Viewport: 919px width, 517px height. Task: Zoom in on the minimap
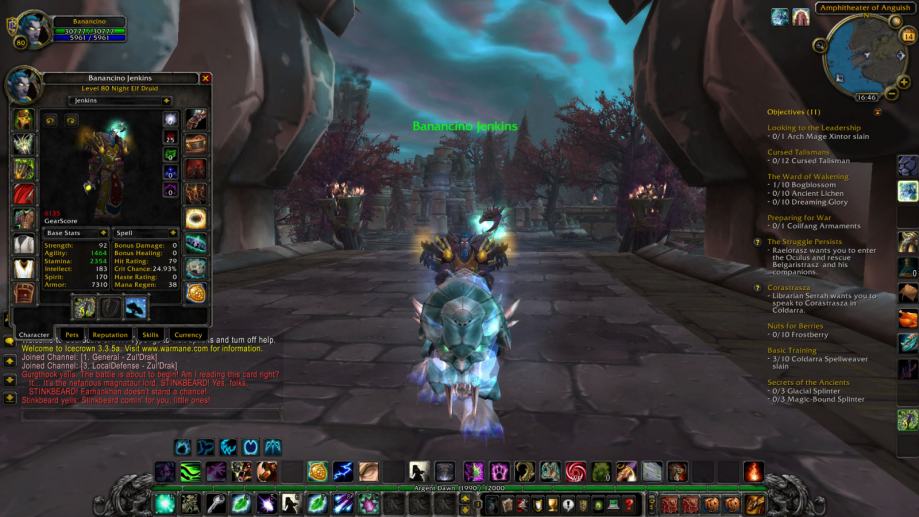(x=908, y=37)
